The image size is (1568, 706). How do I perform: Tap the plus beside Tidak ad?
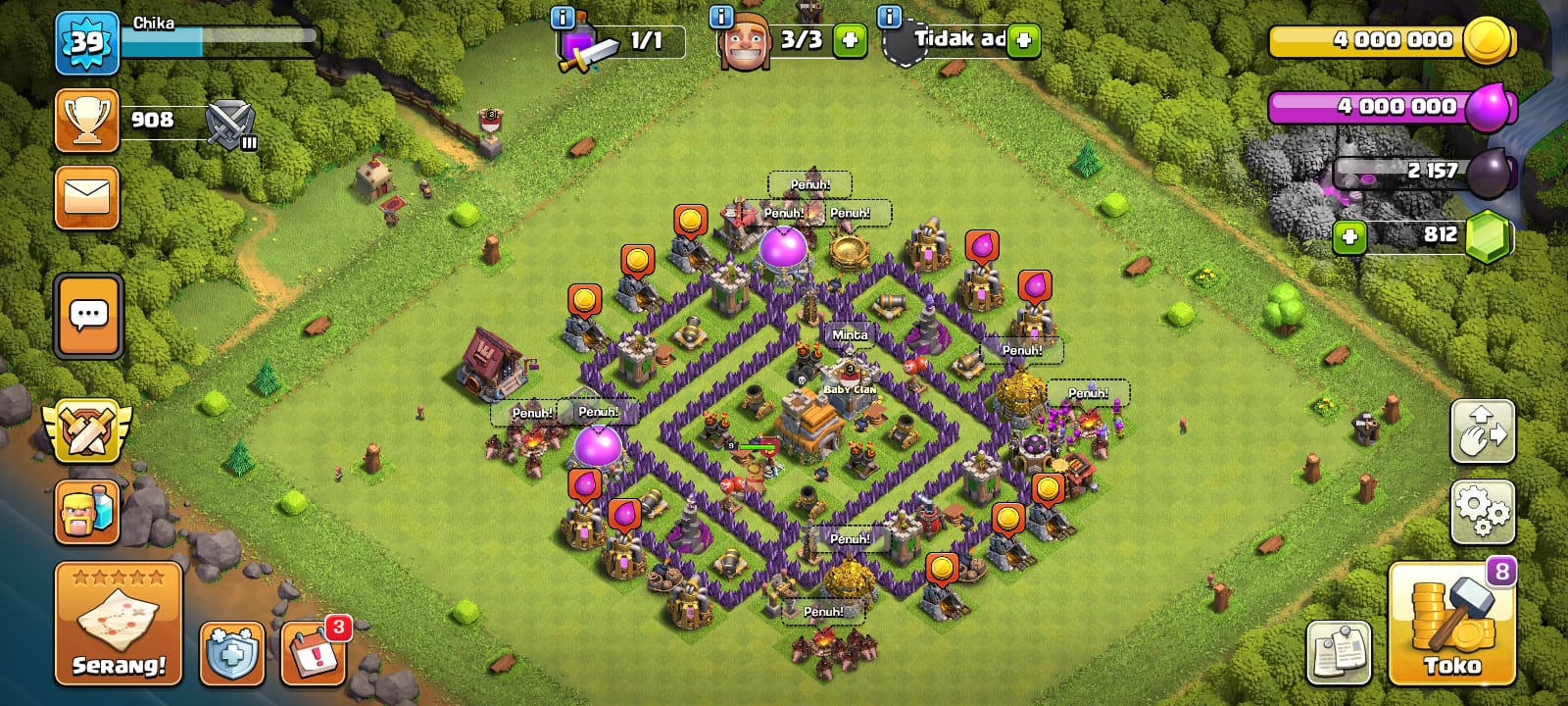click(x=1023, y=41)
